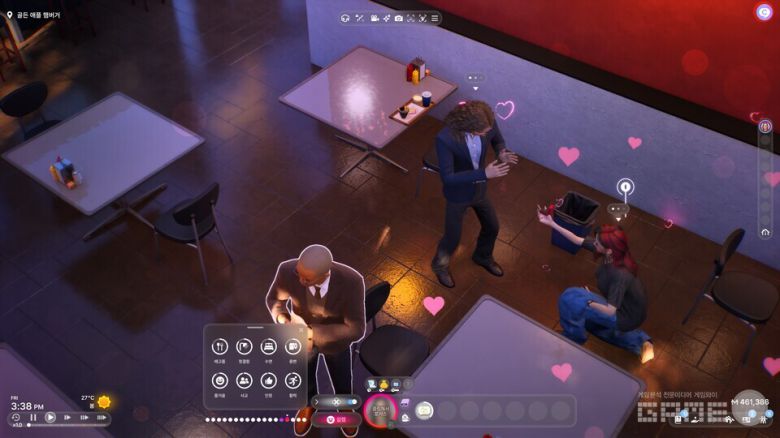
Task: Choose the thumbs-up recognition need icon
Action: pos(268,381)
